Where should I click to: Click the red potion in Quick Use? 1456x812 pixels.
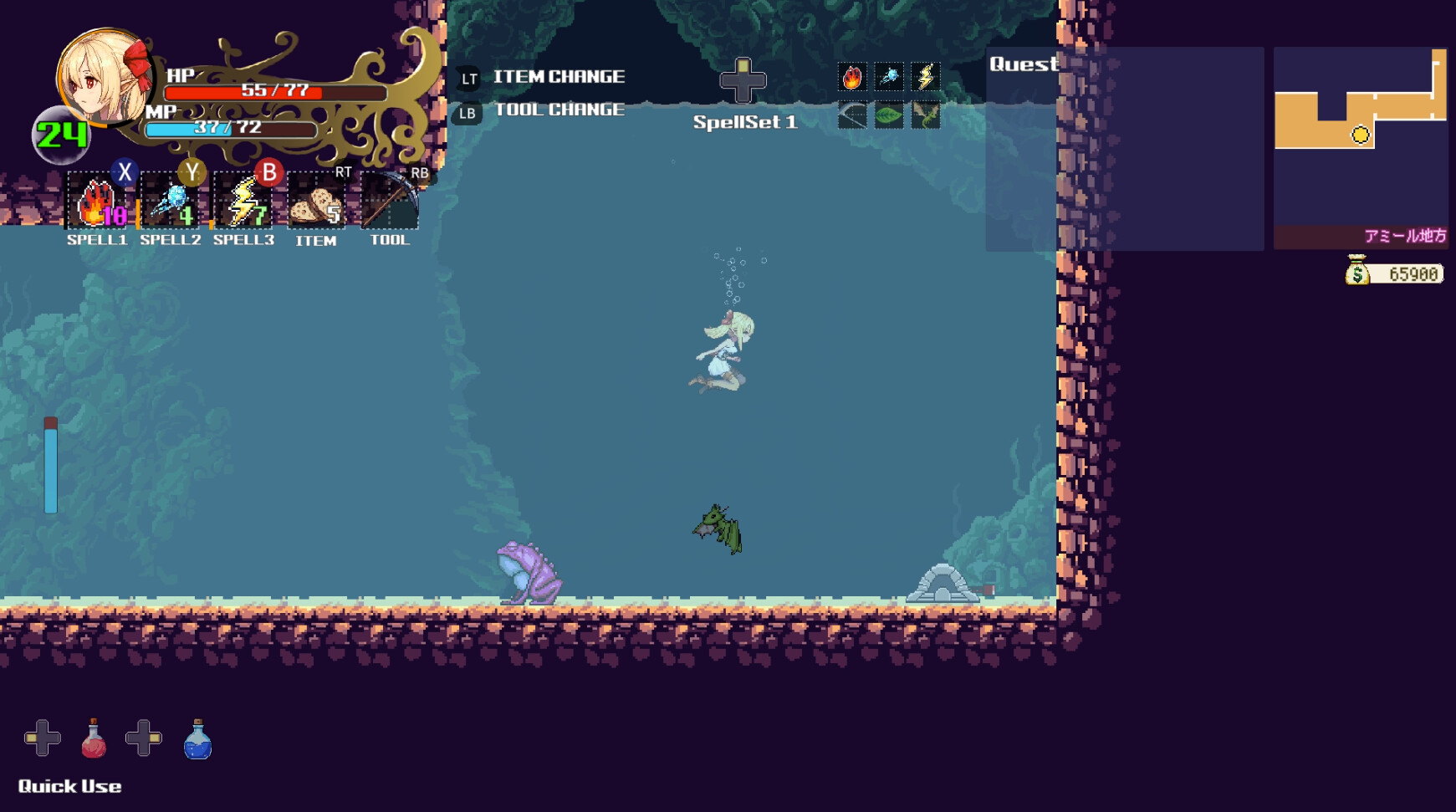(92, 739)
